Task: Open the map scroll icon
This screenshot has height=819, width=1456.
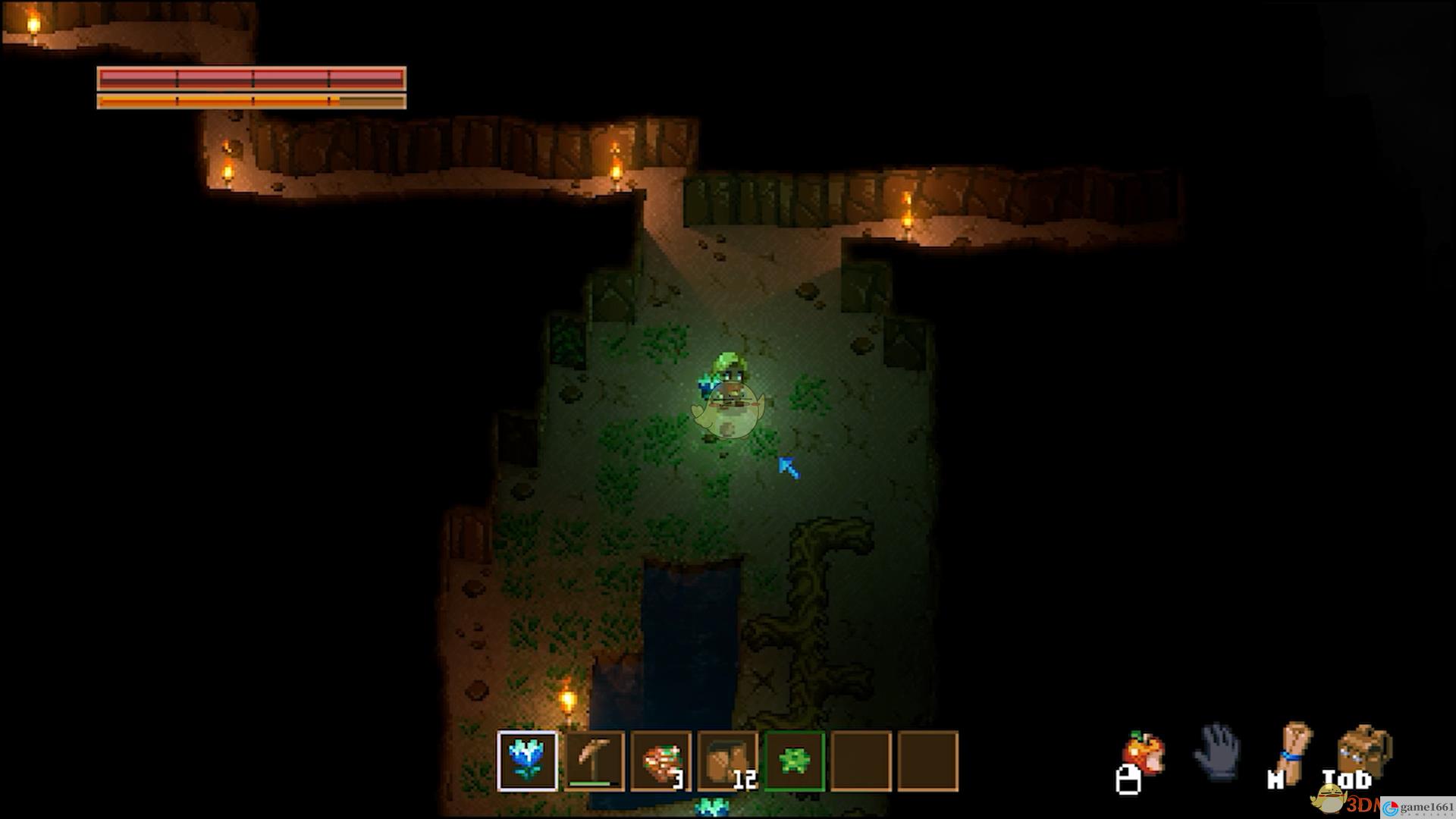Action: [1294, 751]
